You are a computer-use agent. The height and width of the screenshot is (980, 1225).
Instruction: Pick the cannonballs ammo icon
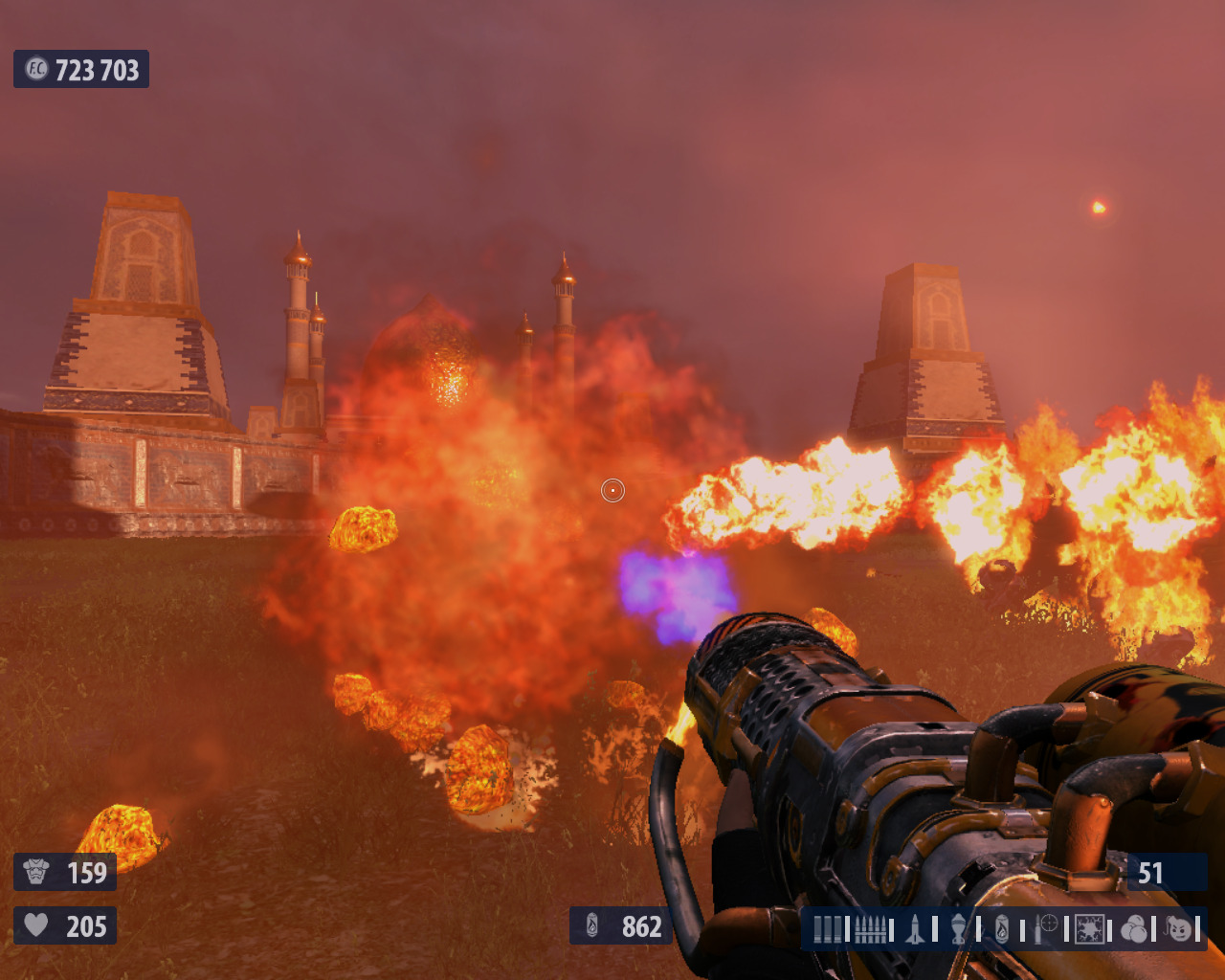(x=1133, y=928)
